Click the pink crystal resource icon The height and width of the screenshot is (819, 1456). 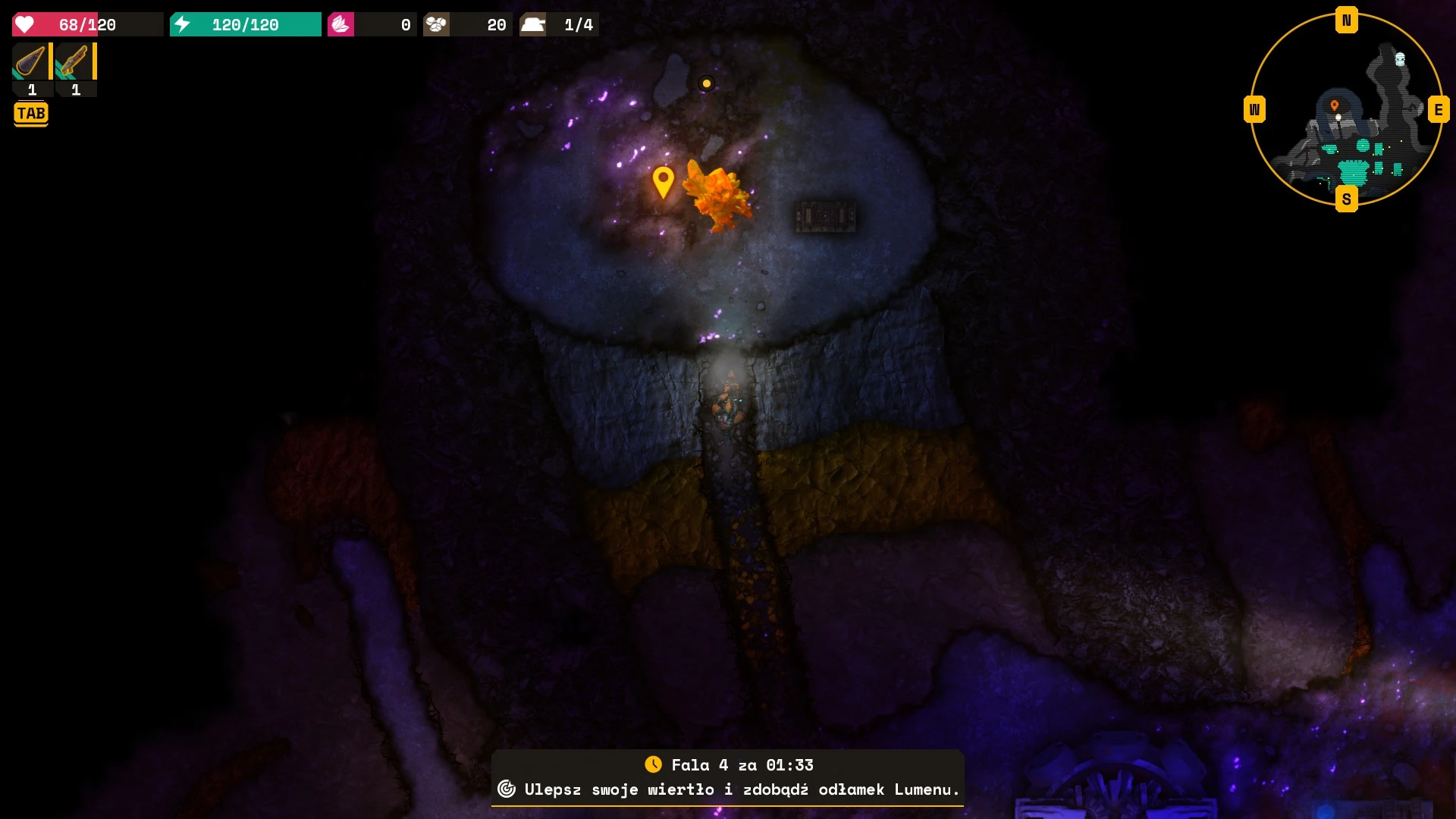pyautogui.click(x=340, y=24)
